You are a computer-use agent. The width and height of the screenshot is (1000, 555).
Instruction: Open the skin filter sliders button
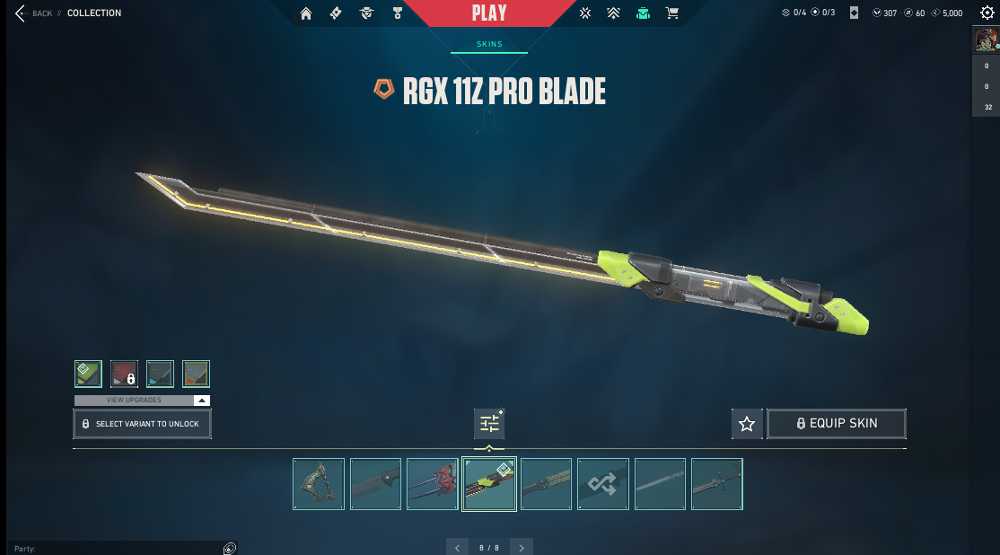(x=489, y=423)
